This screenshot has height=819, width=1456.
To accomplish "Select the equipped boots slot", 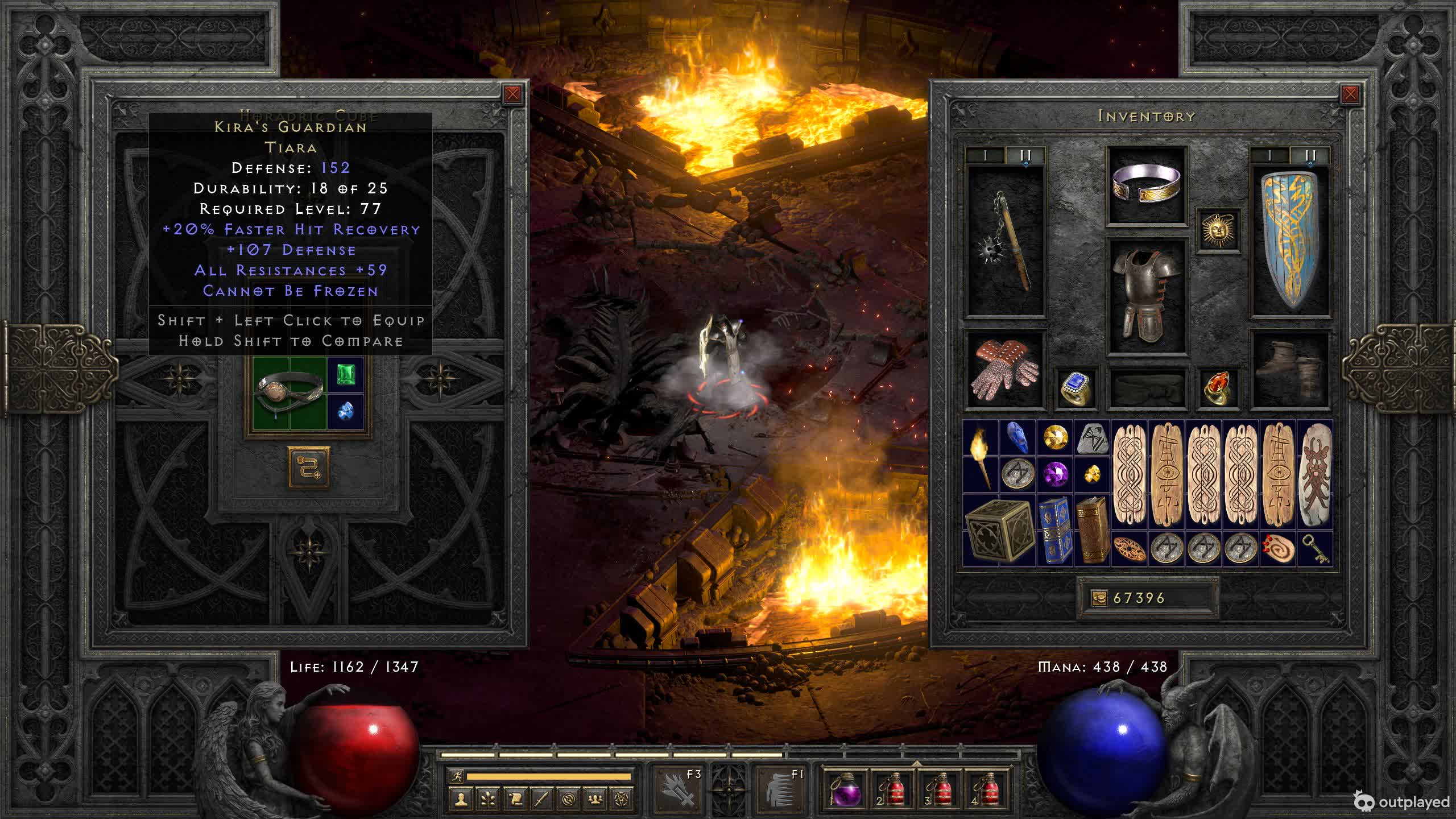I will click(1290, 370).
